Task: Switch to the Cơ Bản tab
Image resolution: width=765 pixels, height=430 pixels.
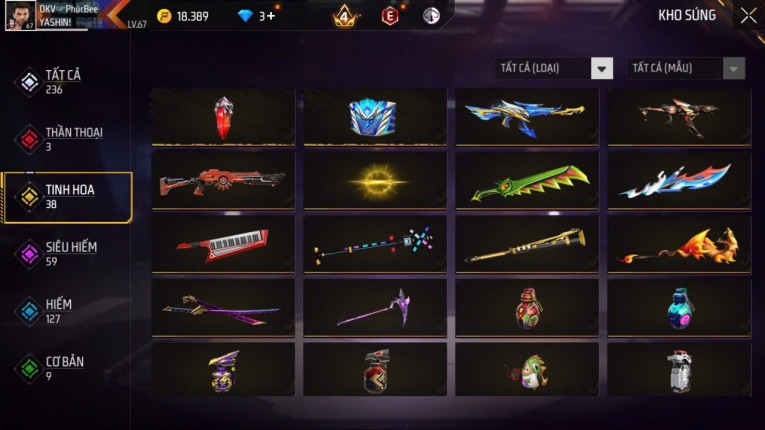Action: click(63, 368)
